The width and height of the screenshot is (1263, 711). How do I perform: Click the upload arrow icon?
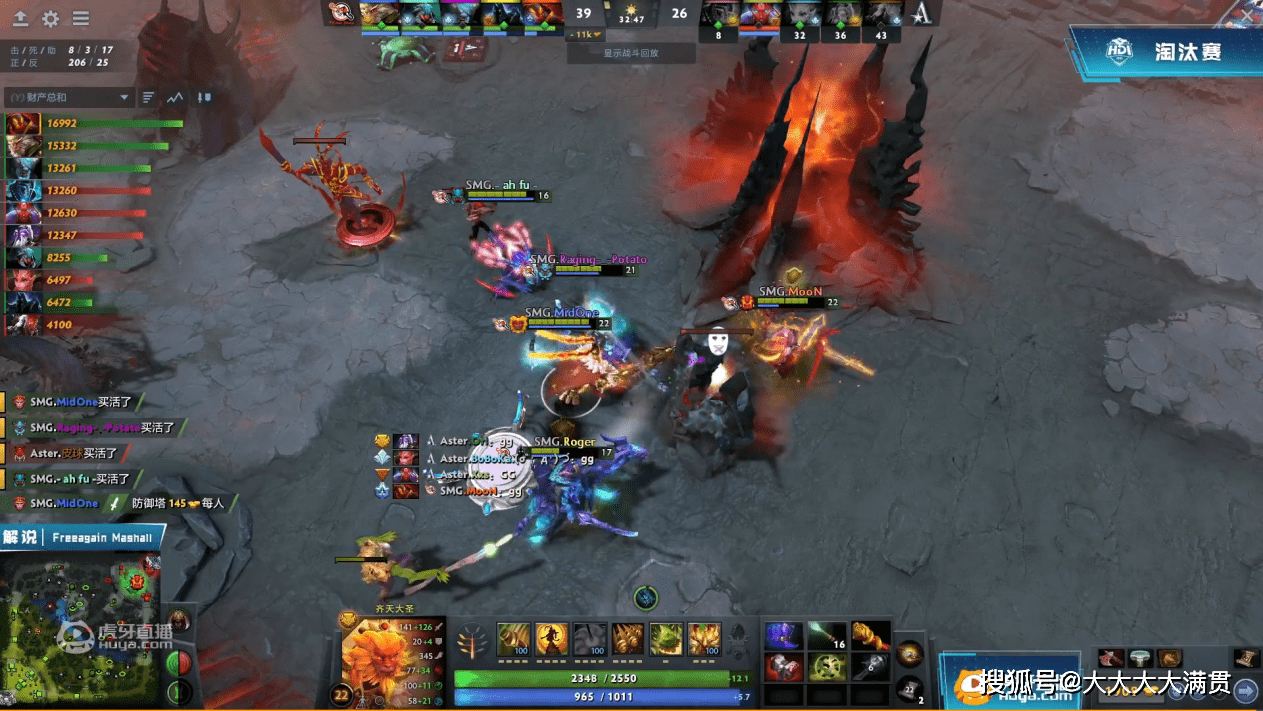coord(20,19)
